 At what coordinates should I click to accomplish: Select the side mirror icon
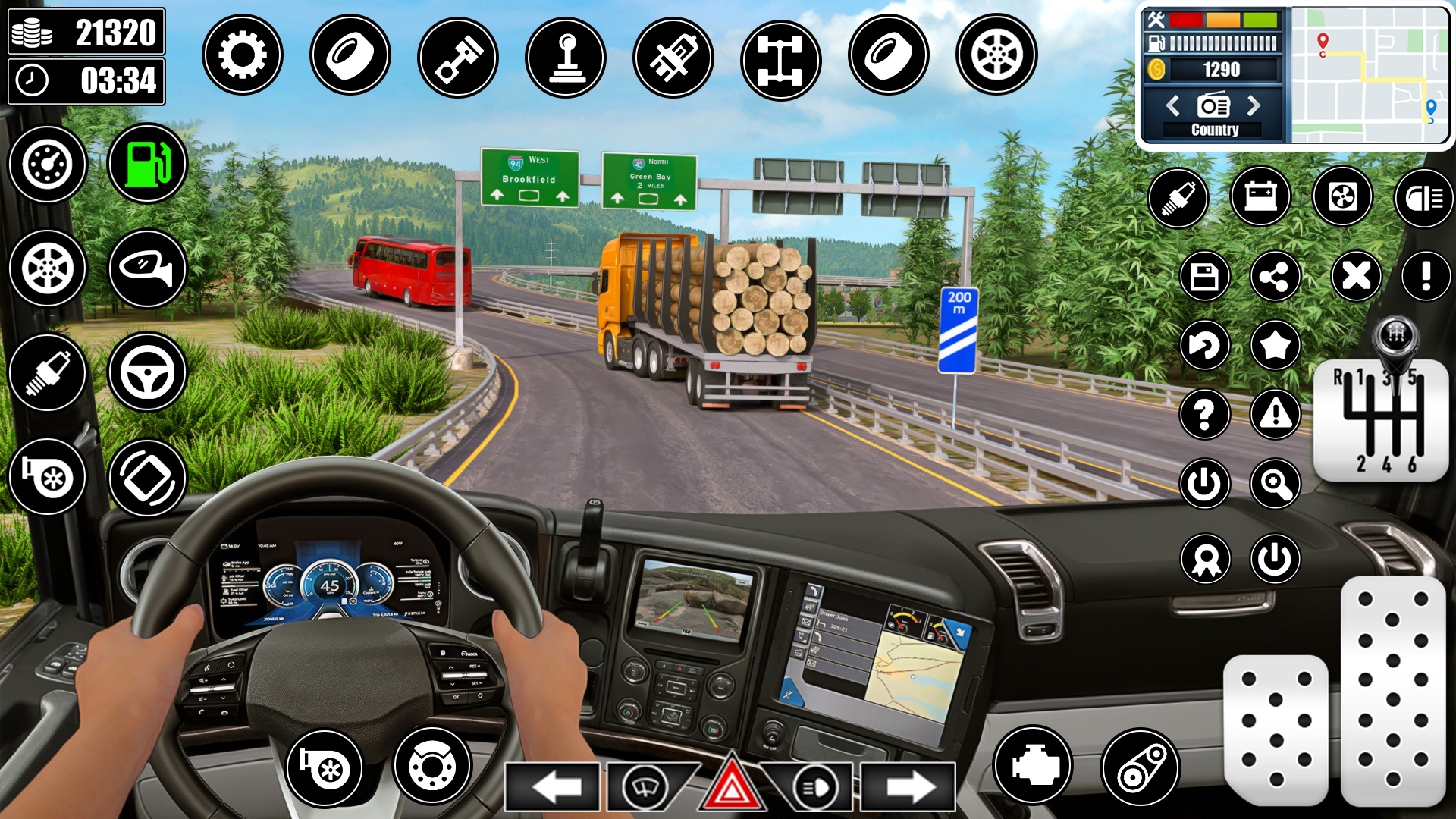click(x=147, y=267)
